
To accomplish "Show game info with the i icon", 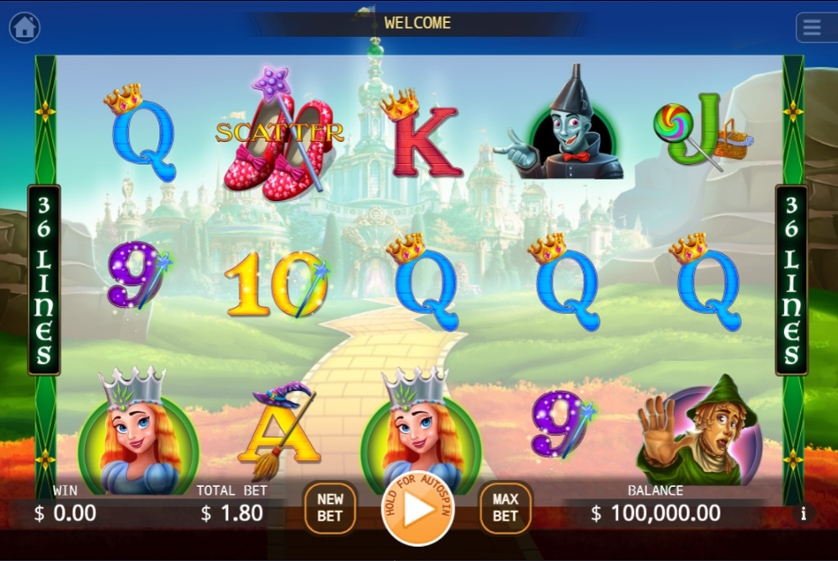I will tap(803, 514).
